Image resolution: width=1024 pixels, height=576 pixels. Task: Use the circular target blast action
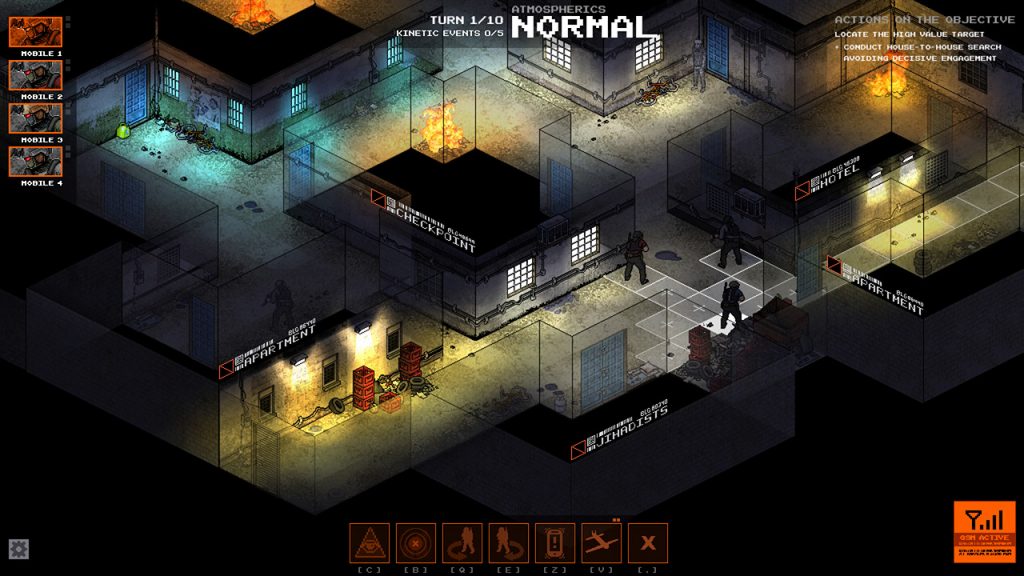pyautogui.click(x=415, y=543)
